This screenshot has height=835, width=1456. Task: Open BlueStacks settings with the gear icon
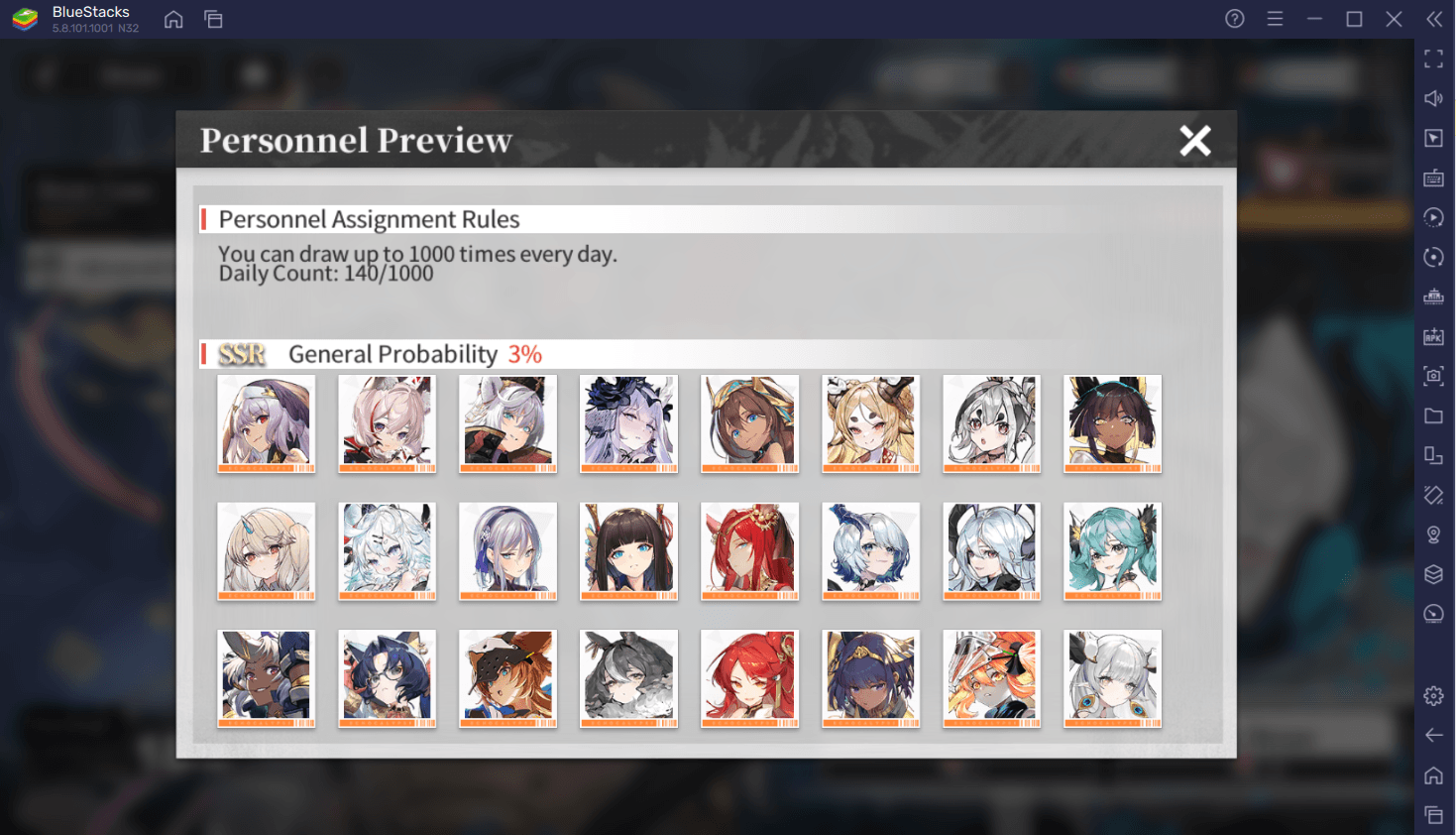click(1433, 695)
